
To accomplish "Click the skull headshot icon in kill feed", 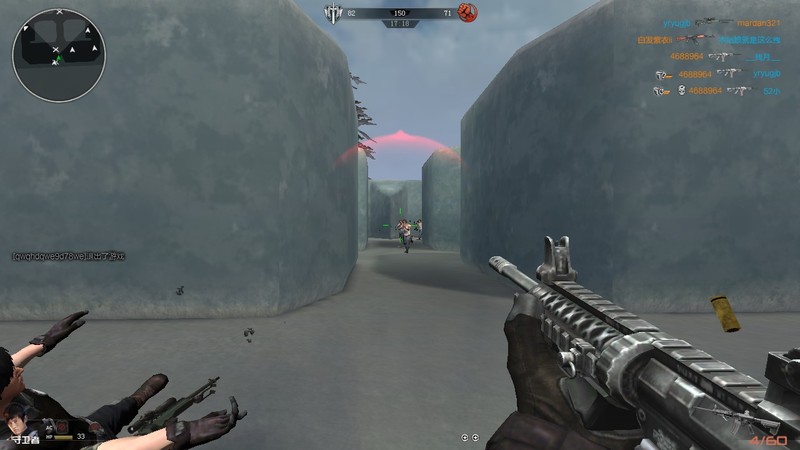I will pos(681,91).
